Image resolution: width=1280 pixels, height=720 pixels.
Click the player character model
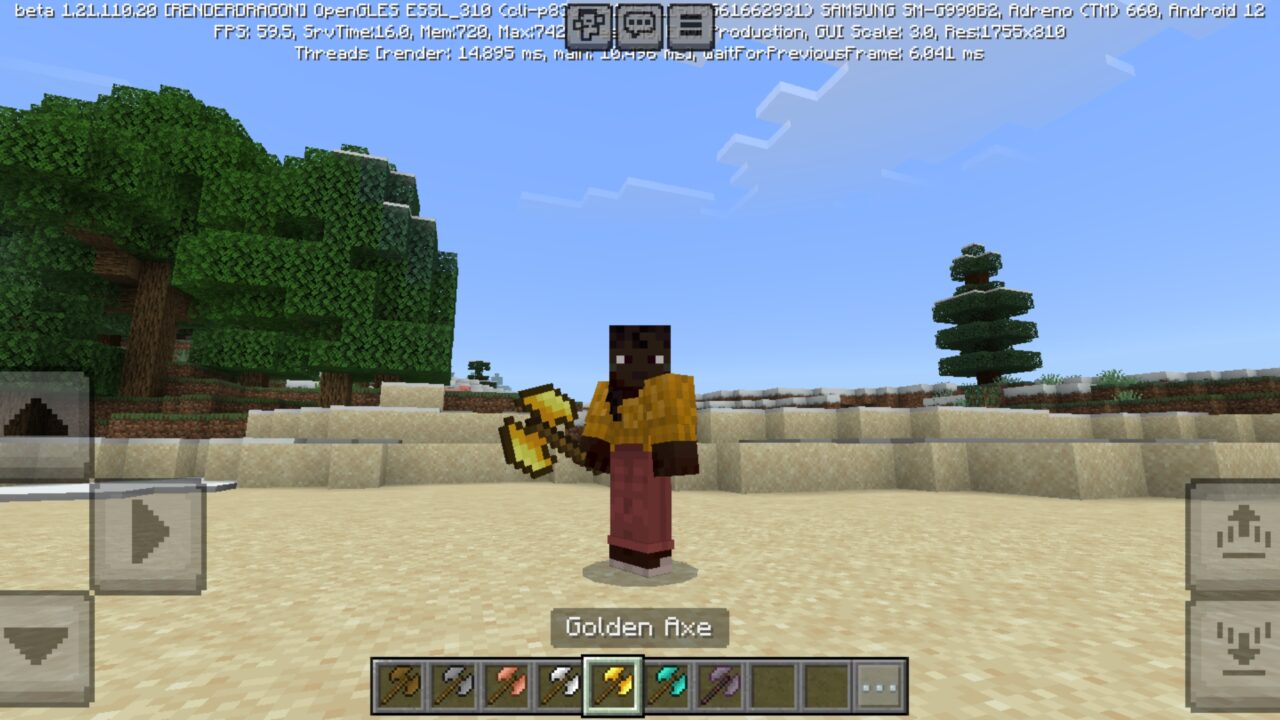click(640, 440)
